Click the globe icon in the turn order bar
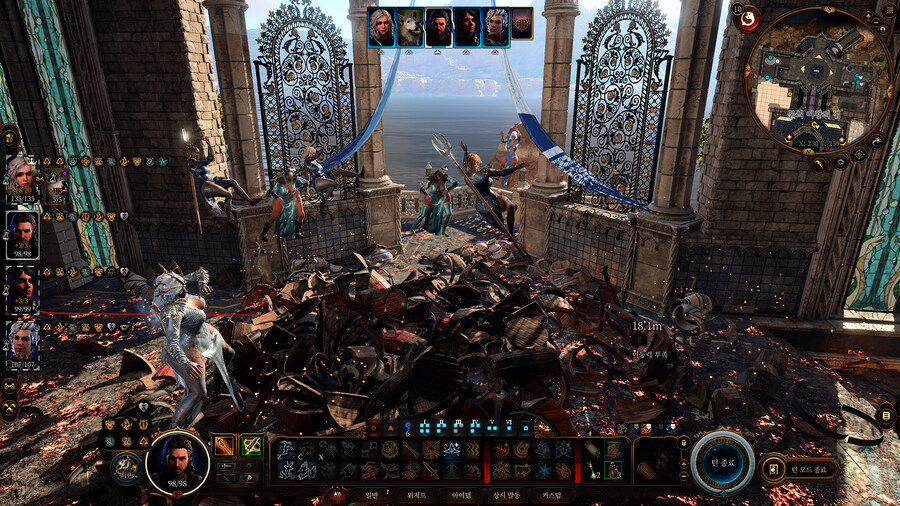Viewport: 900px width, 506px height. coord(522,25)
